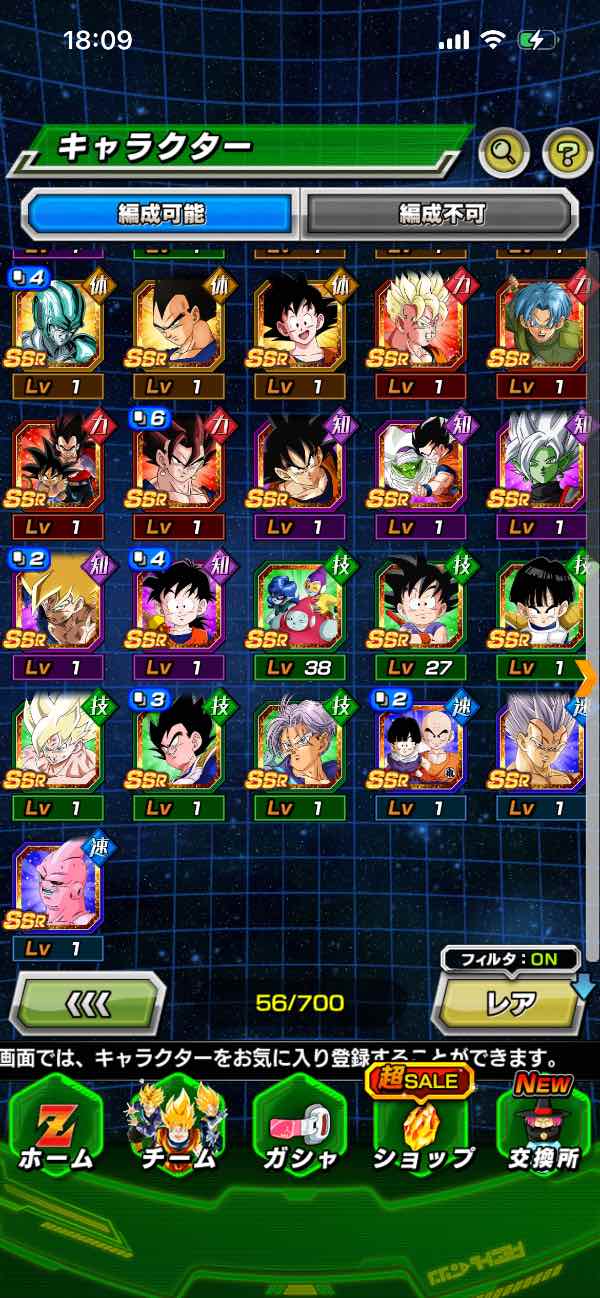
Task: Open the help question mark
Action: (567, 152)
